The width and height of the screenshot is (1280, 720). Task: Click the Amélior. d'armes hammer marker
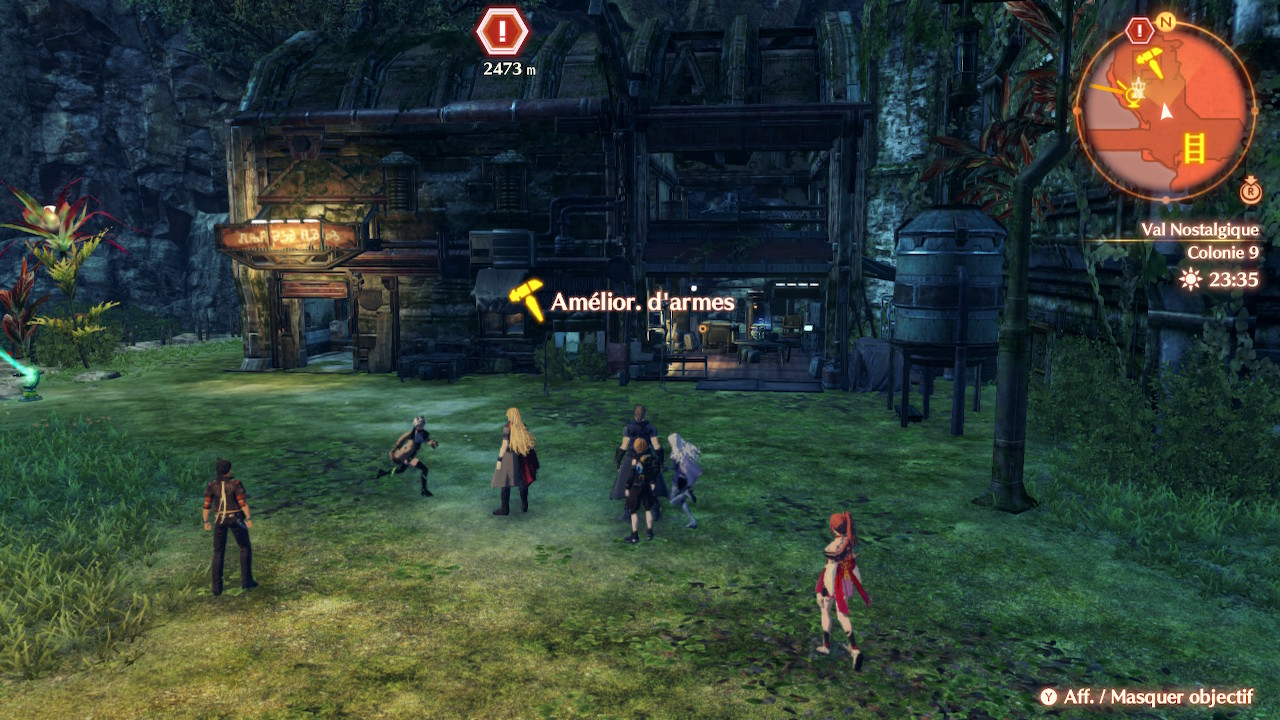point(526,299)
